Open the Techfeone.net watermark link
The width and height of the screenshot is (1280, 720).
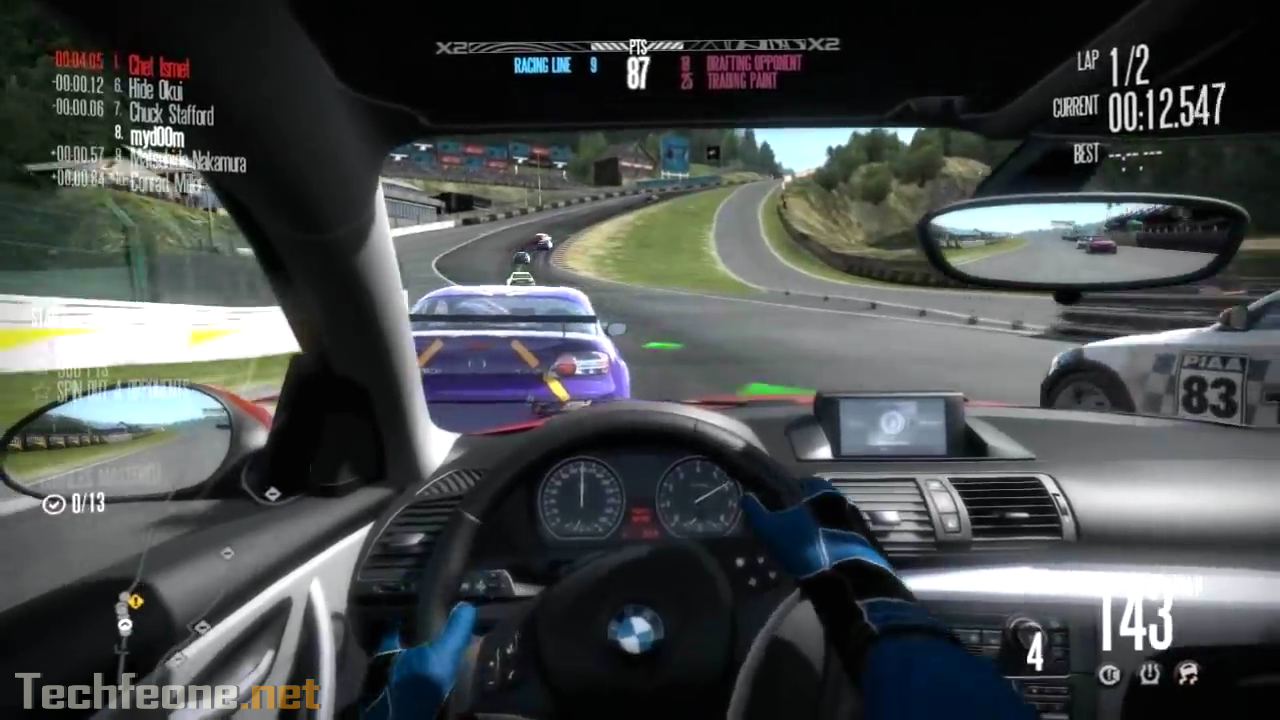pos(168,692)
